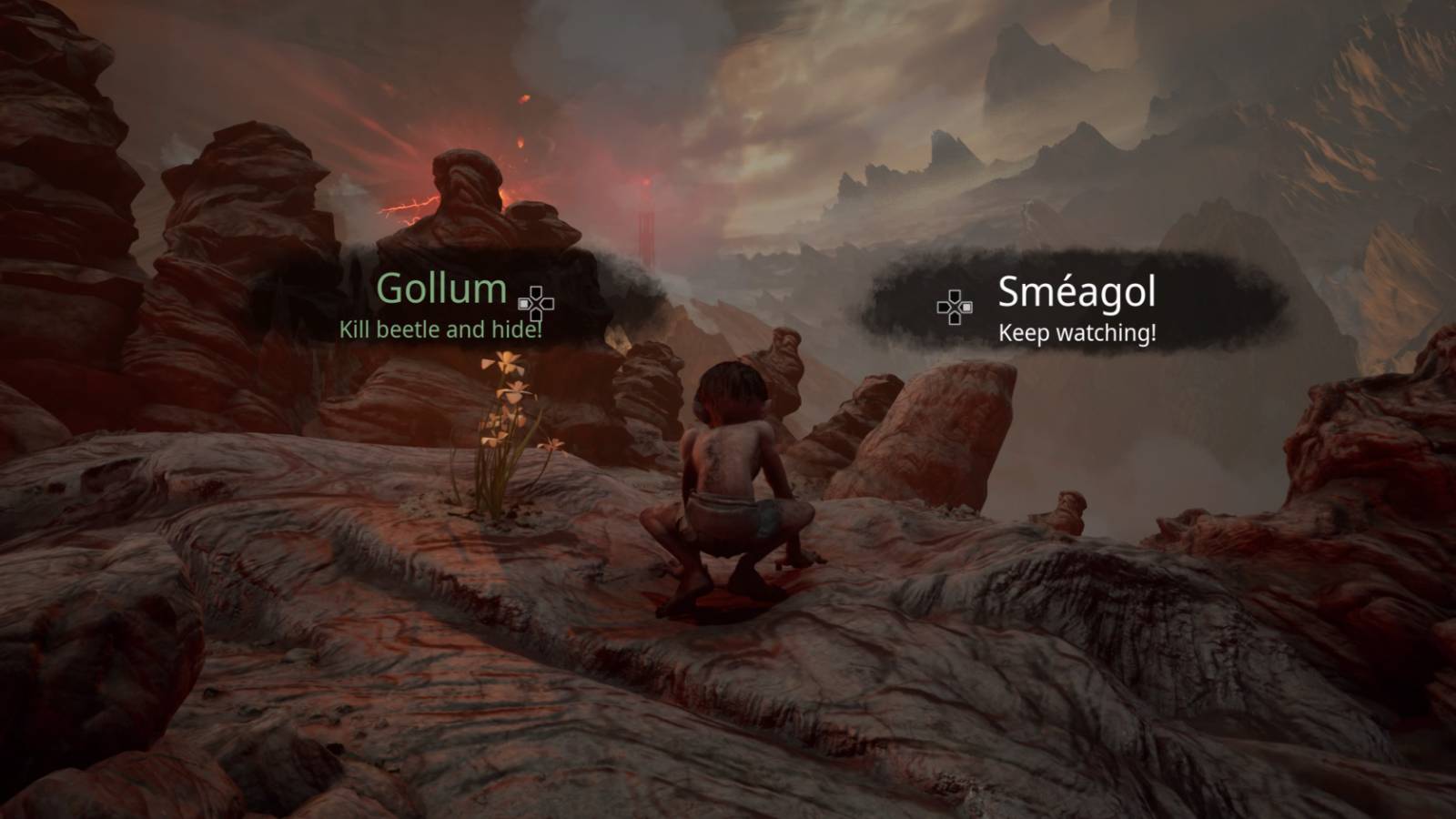
Task: Click the d-pad icon beside Sméagol's choice
Action: tap(955, 307)
